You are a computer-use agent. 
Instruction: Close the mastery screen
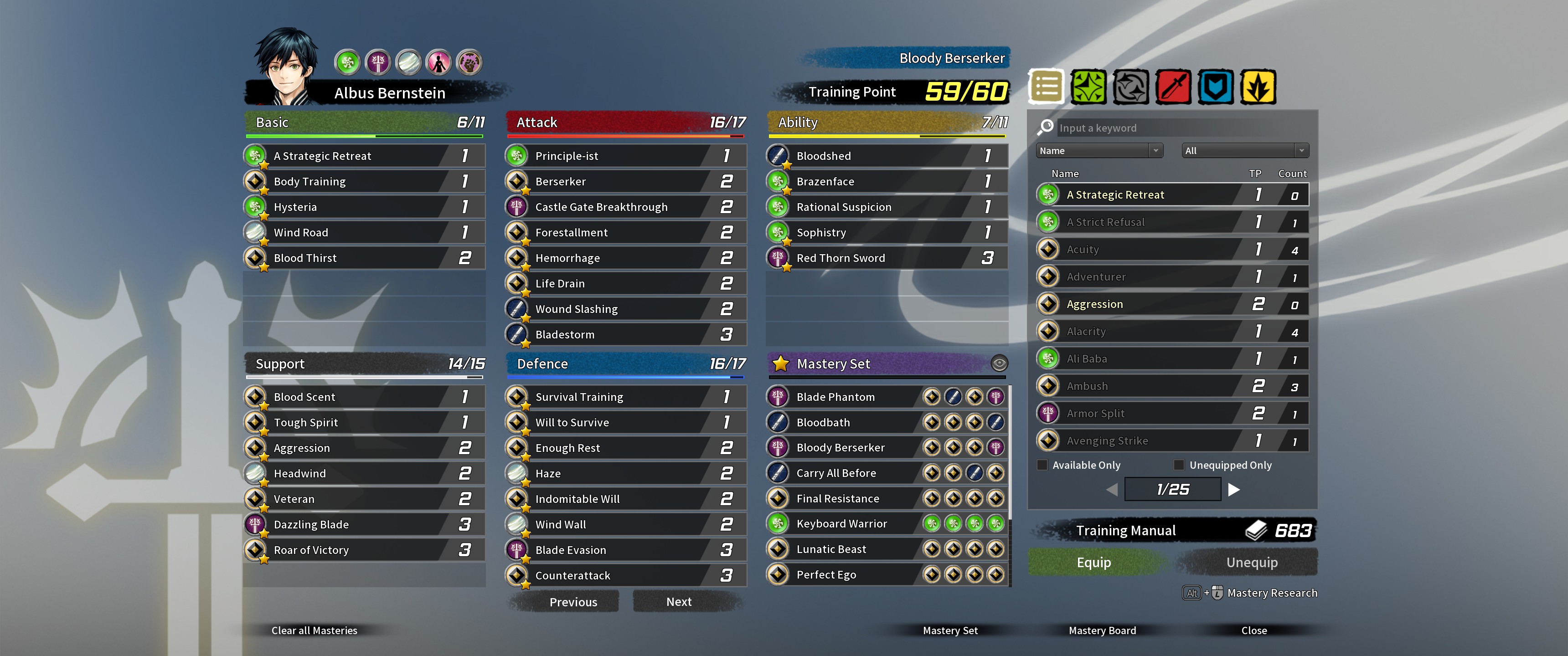[x=1254, y=630]
